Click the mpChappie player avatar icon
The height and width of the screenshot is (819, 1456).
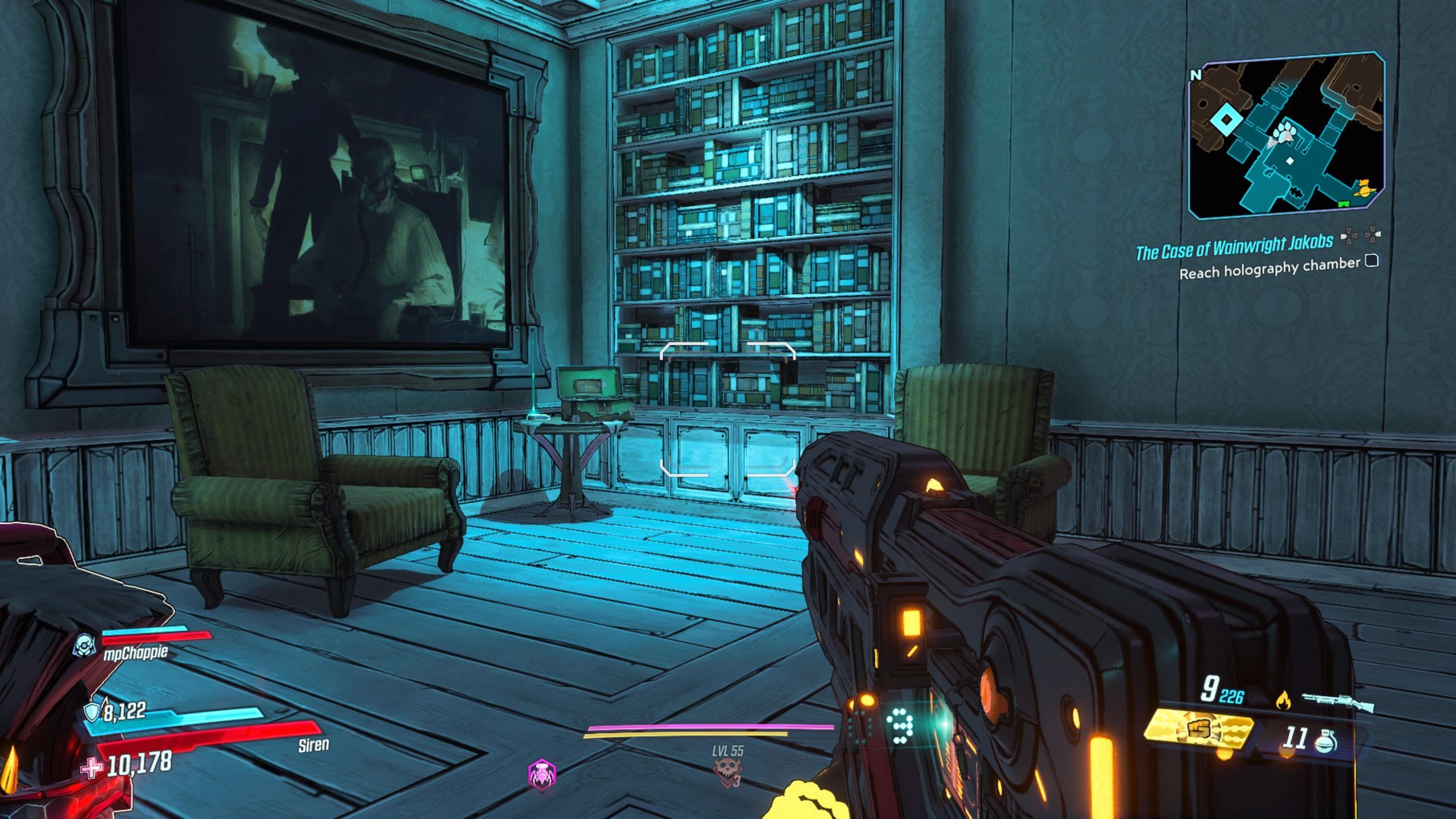point(86,645)
